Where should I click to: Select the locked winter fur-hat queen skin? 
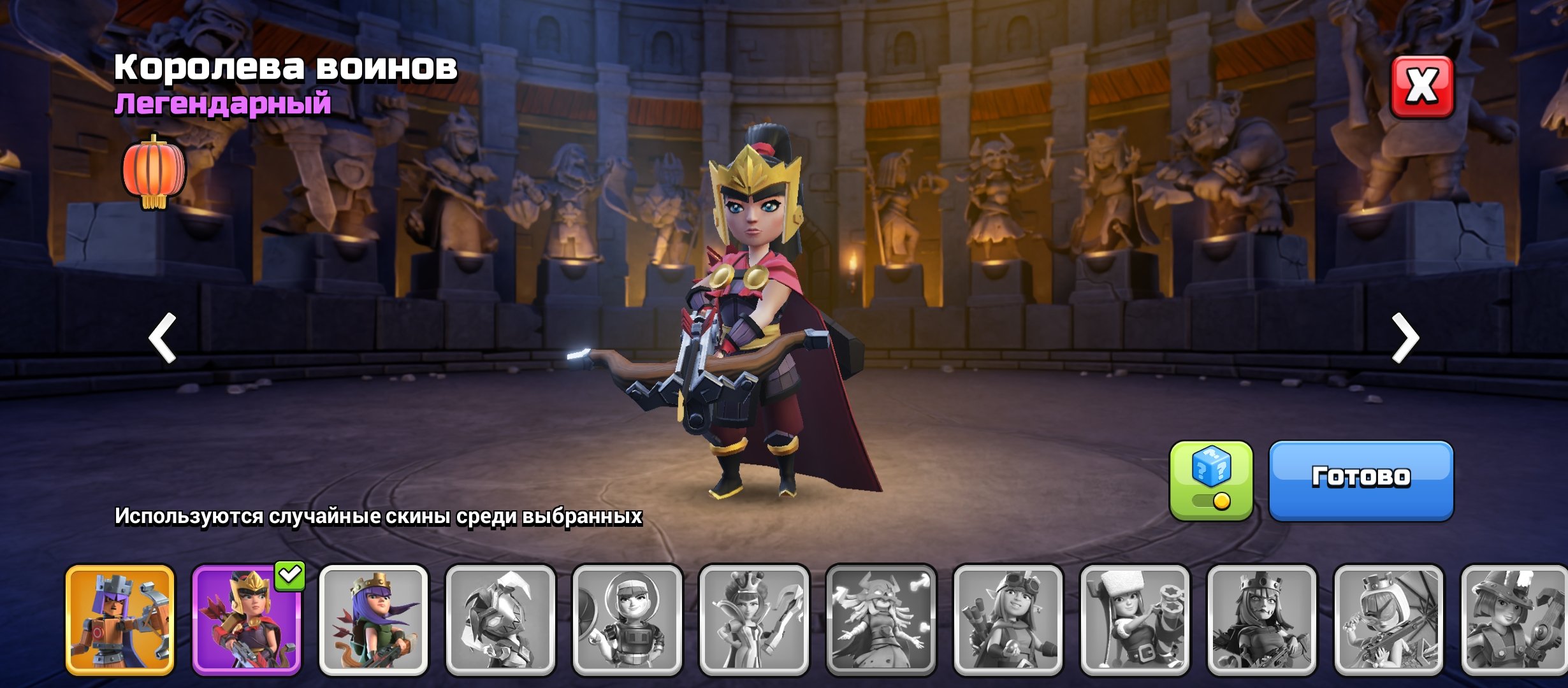(1135, 619)
